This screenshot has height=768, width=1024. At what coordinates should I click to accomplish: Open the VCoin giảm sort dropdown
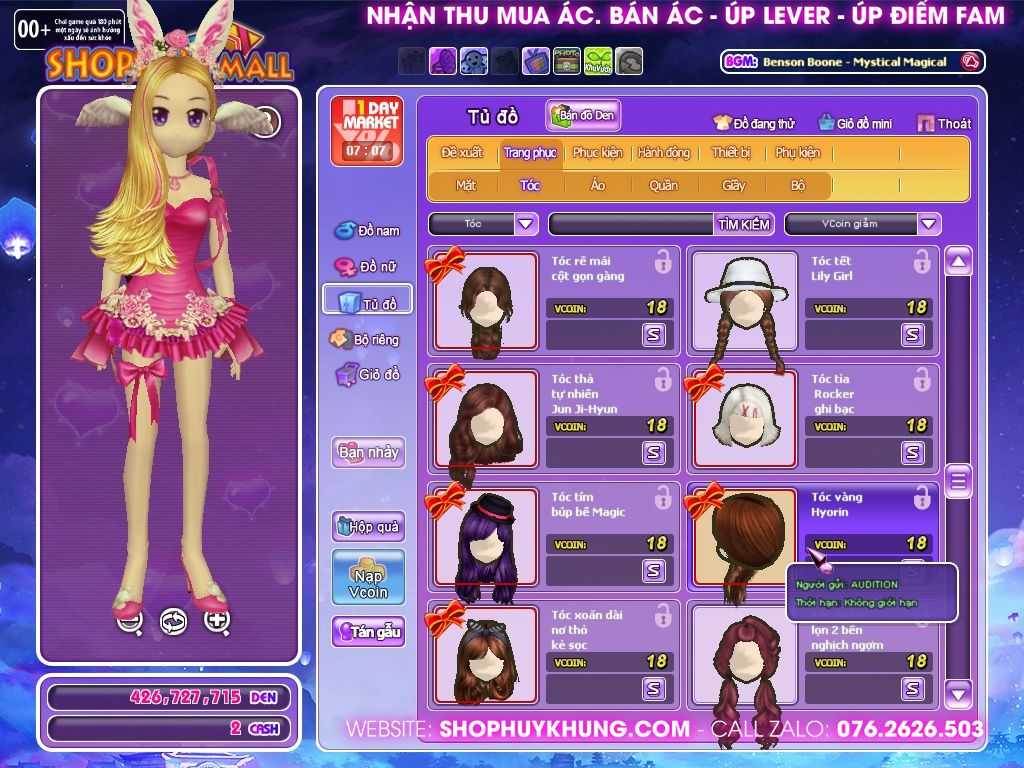pyautogui.click(x=929, y=224)
